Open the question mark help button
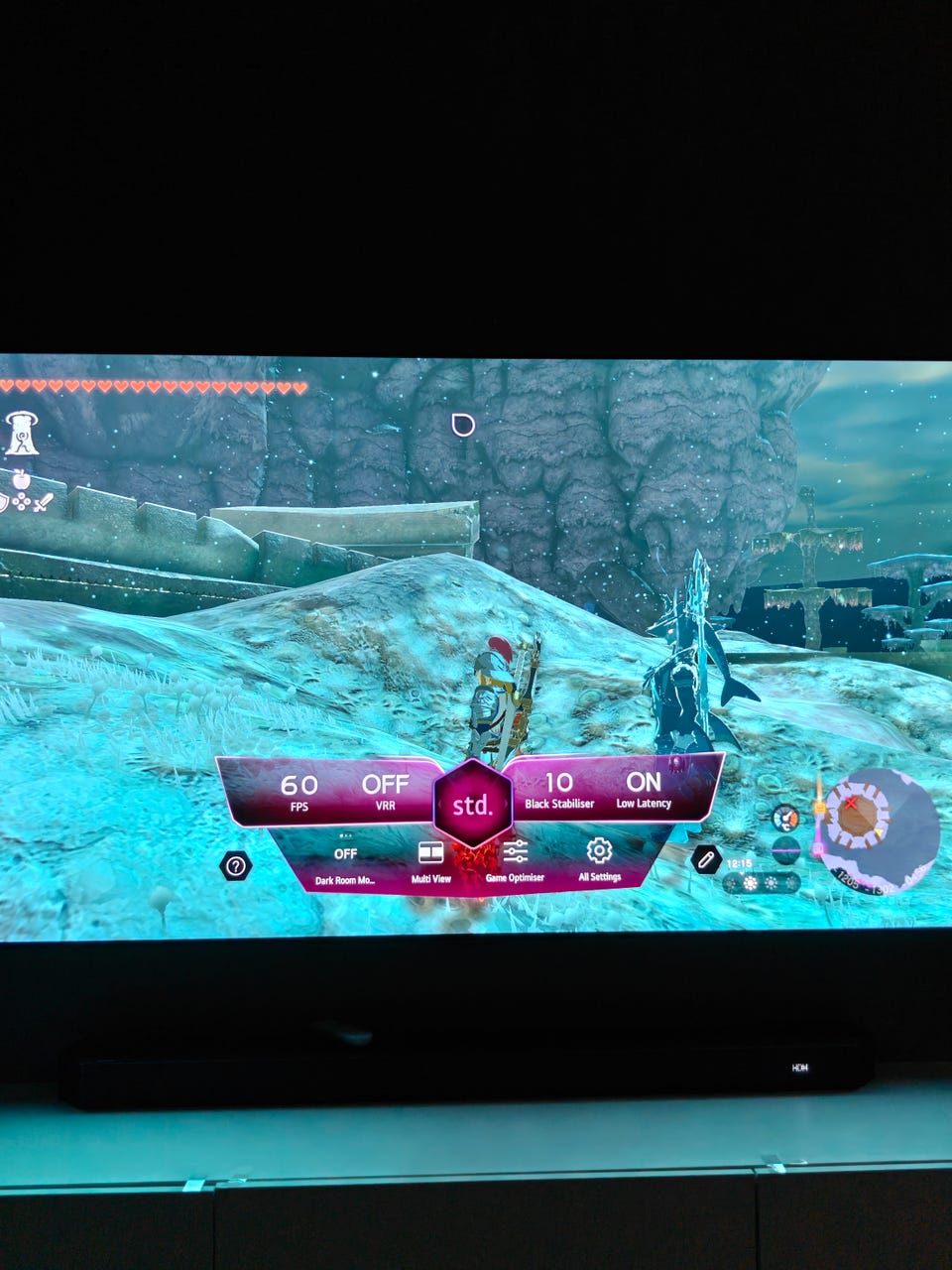952x1270 pixels. [x=235, y=866]
